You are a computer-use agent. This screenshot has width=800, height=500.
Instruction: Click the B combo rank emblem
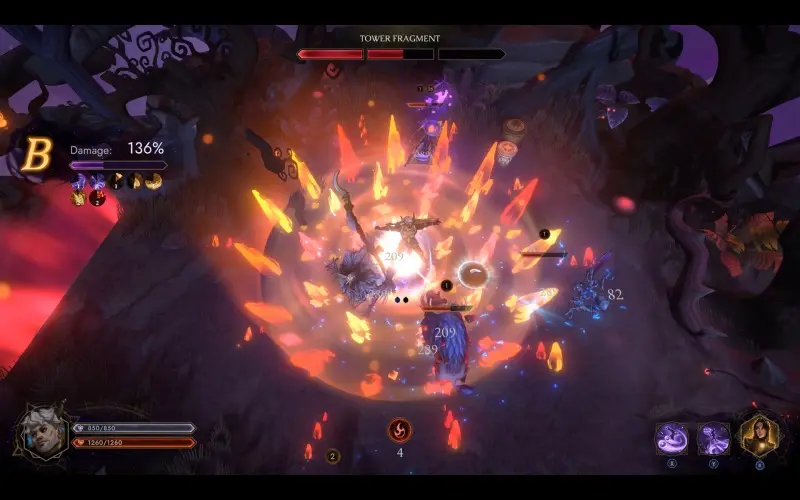point(38,155)
